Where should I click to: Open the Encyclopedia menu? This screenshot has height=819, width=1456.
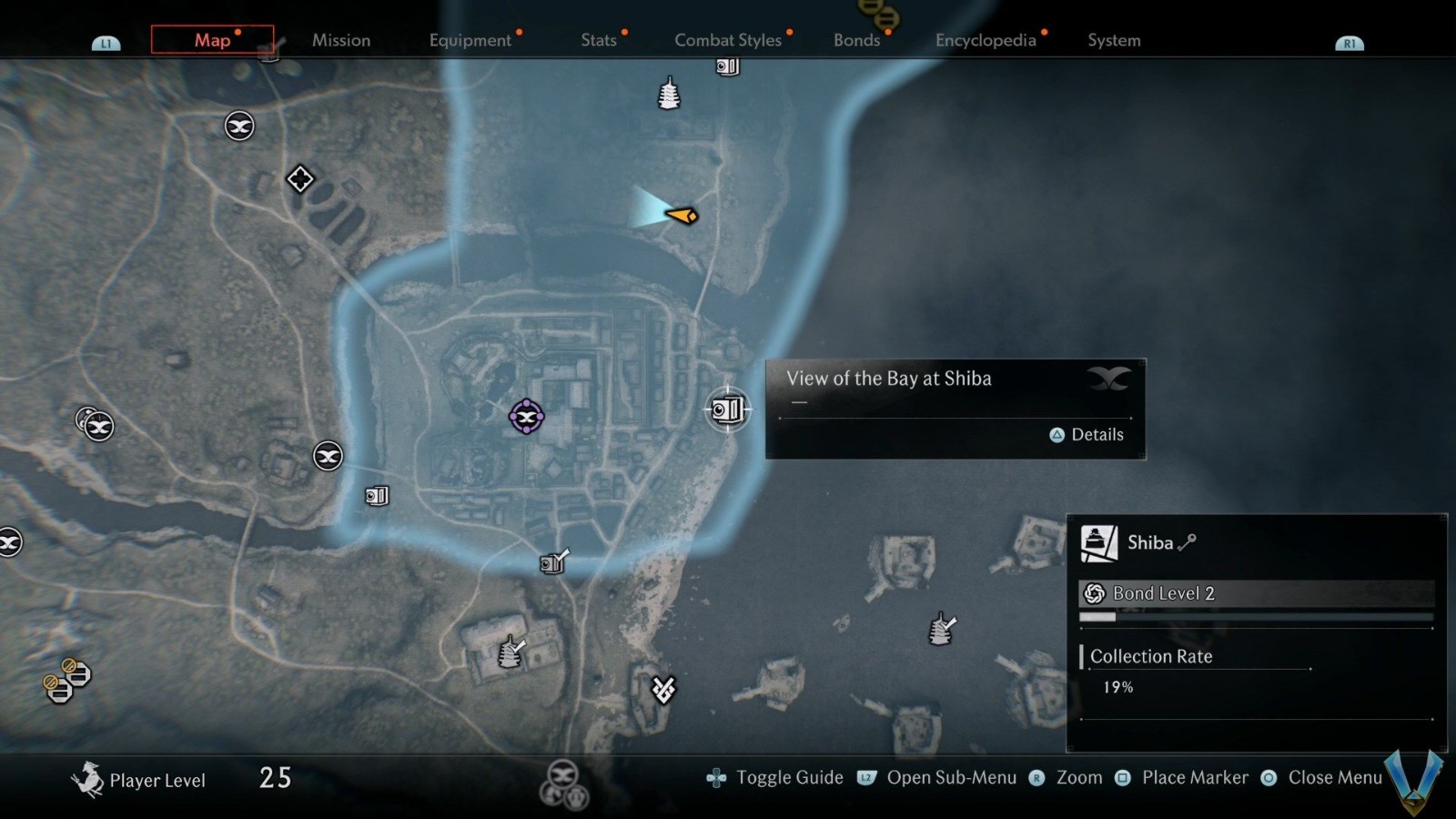(986, 41)
